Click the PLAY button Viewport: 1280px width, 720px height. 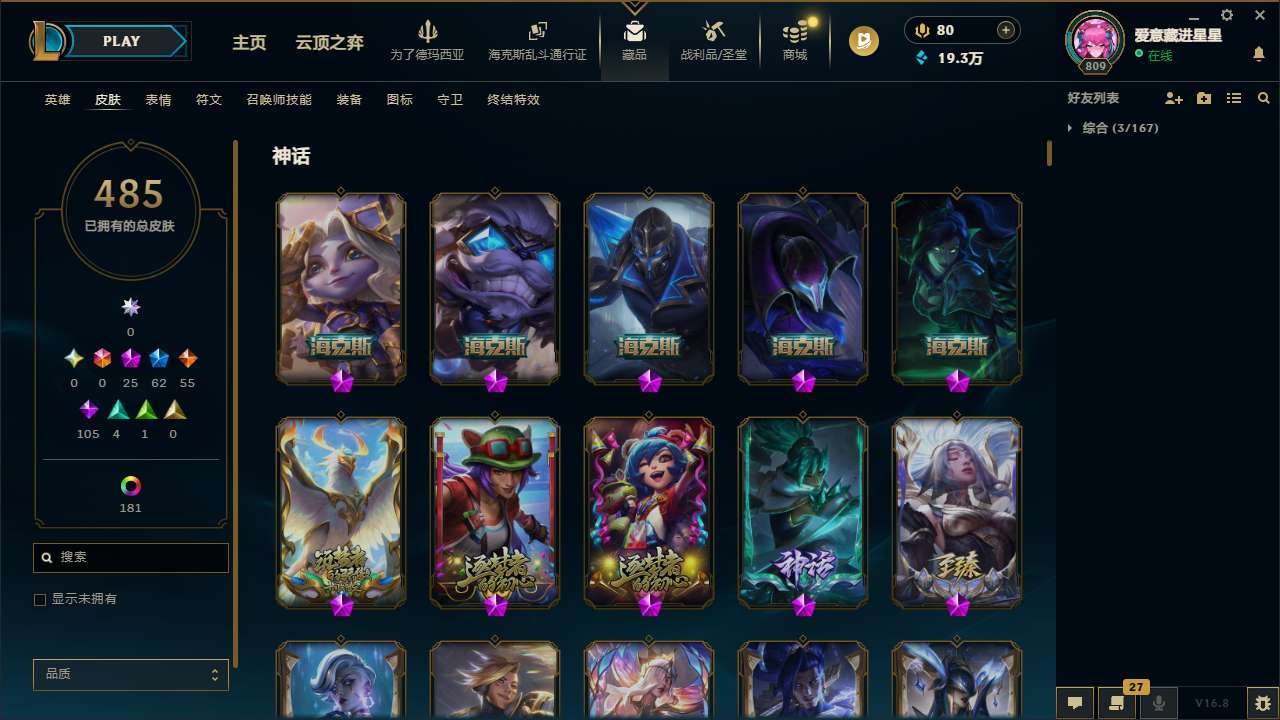click(120, 41)
